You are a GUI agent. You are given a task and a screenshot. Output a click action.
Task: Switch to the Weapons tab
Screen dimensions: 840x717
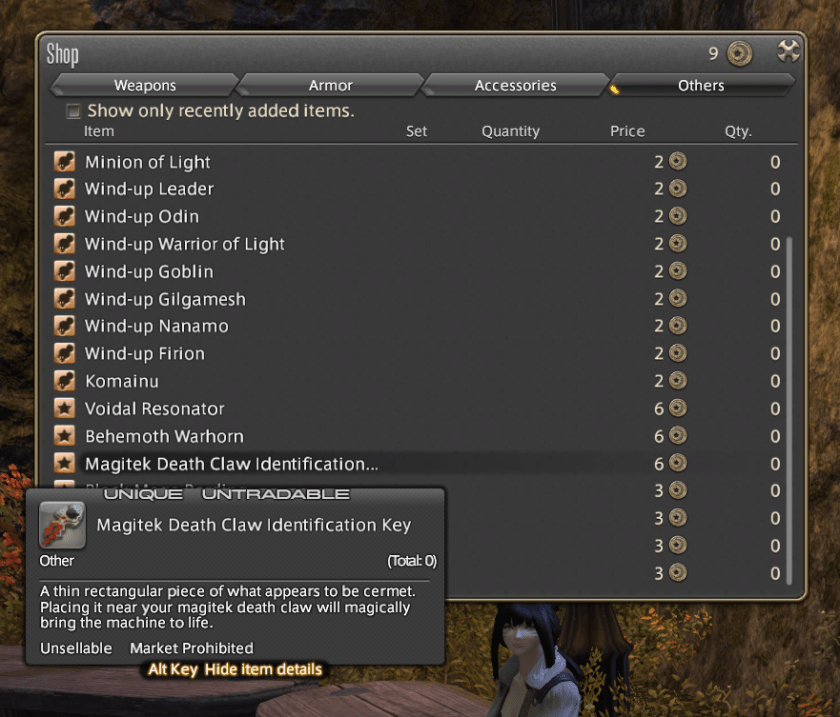click(145, 86)
